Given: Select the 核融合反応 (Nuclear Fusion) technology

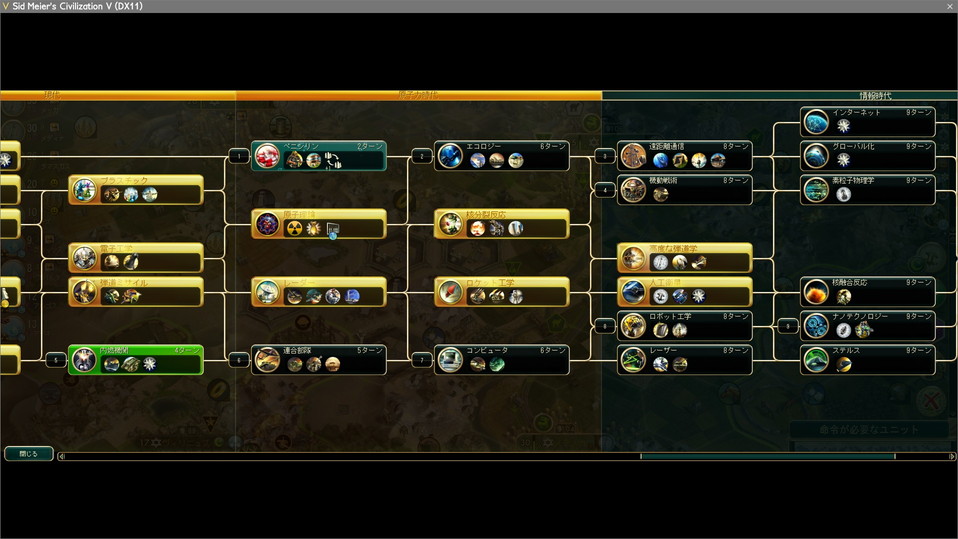Looking at the screenshot, I should pos(868,291).
